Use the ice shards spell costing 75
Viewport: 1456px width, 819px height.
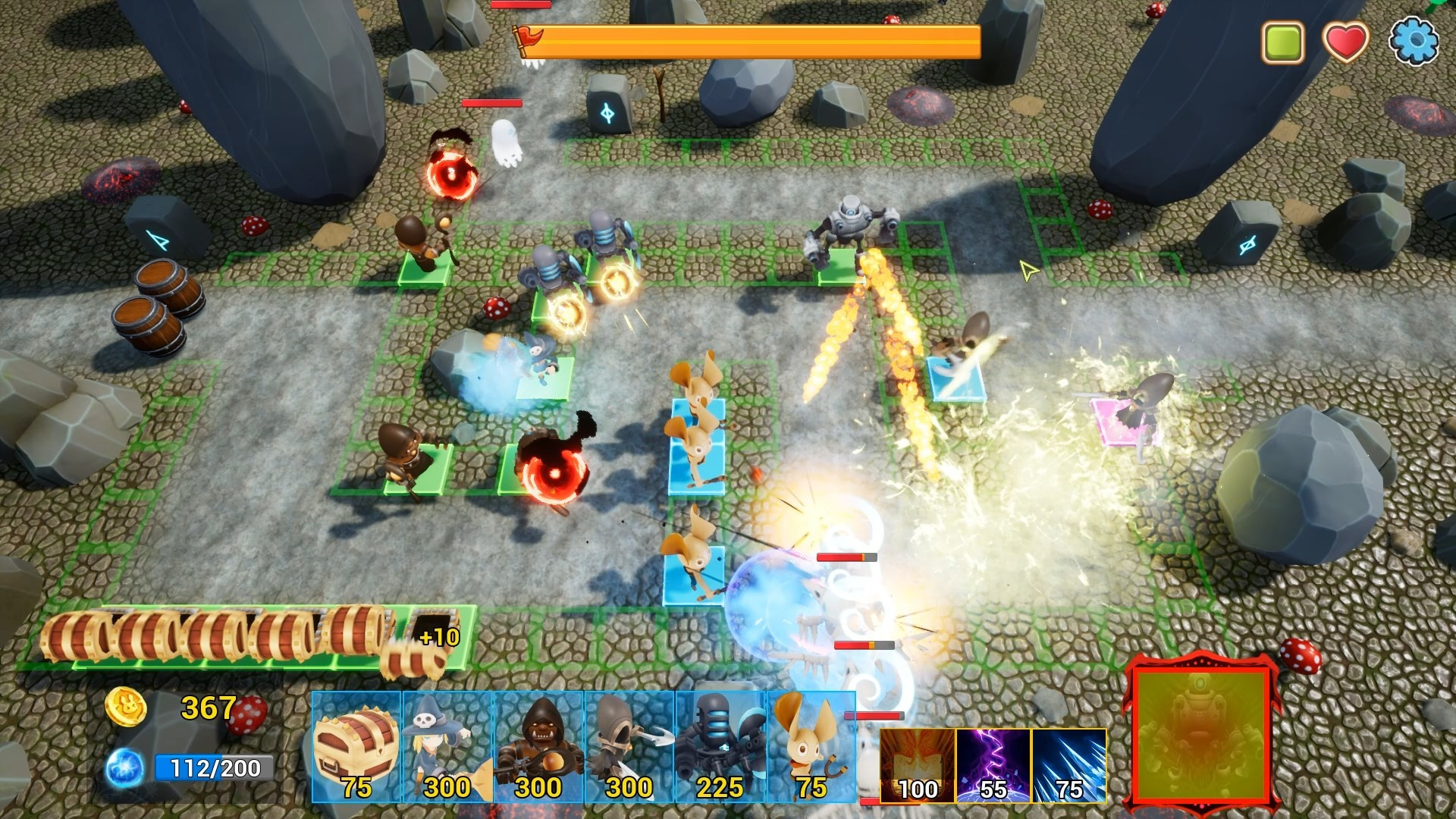(1069, 764)
